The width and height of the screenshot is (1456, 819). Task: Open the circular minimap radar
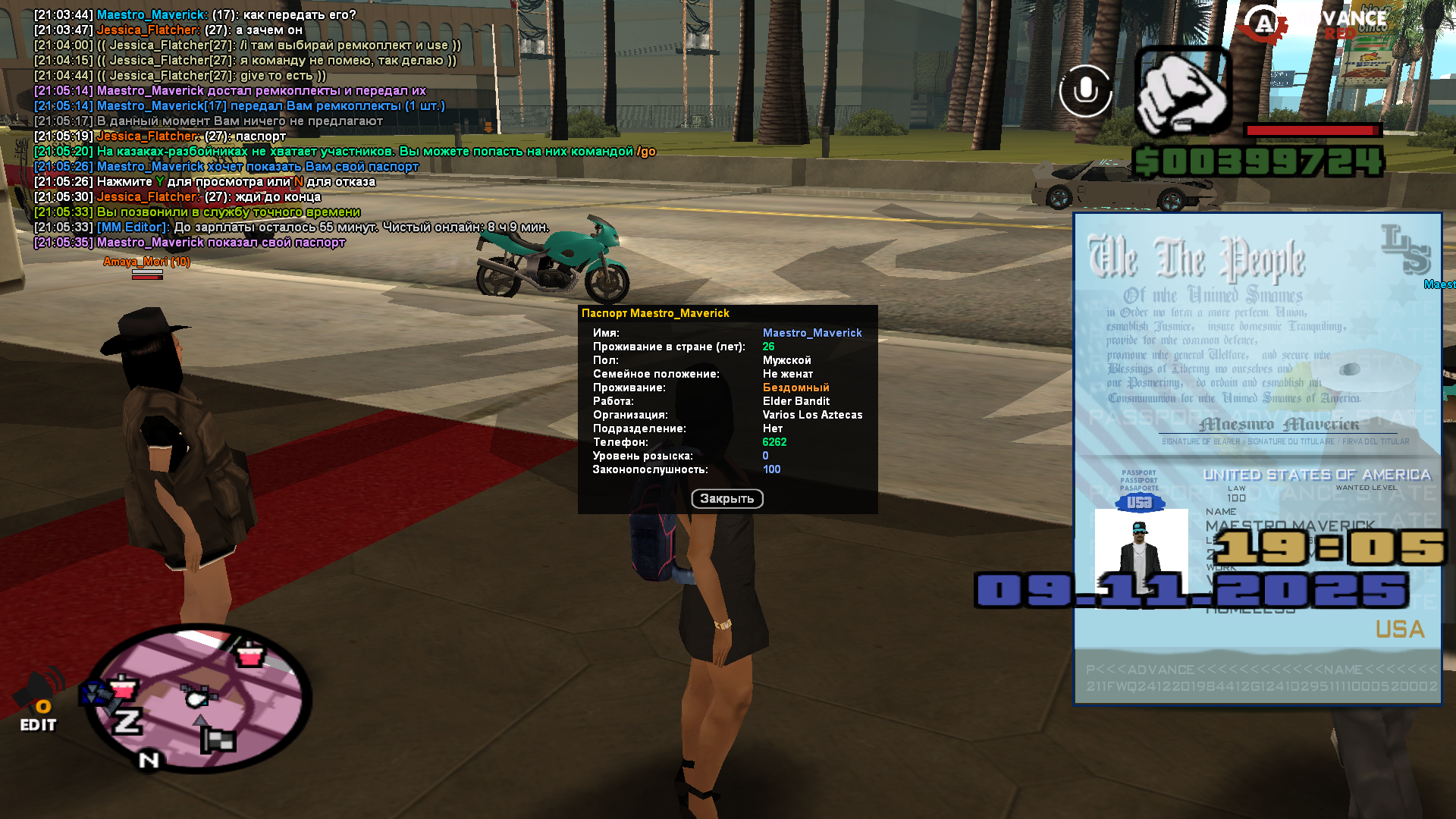click(x=199, y=698)
